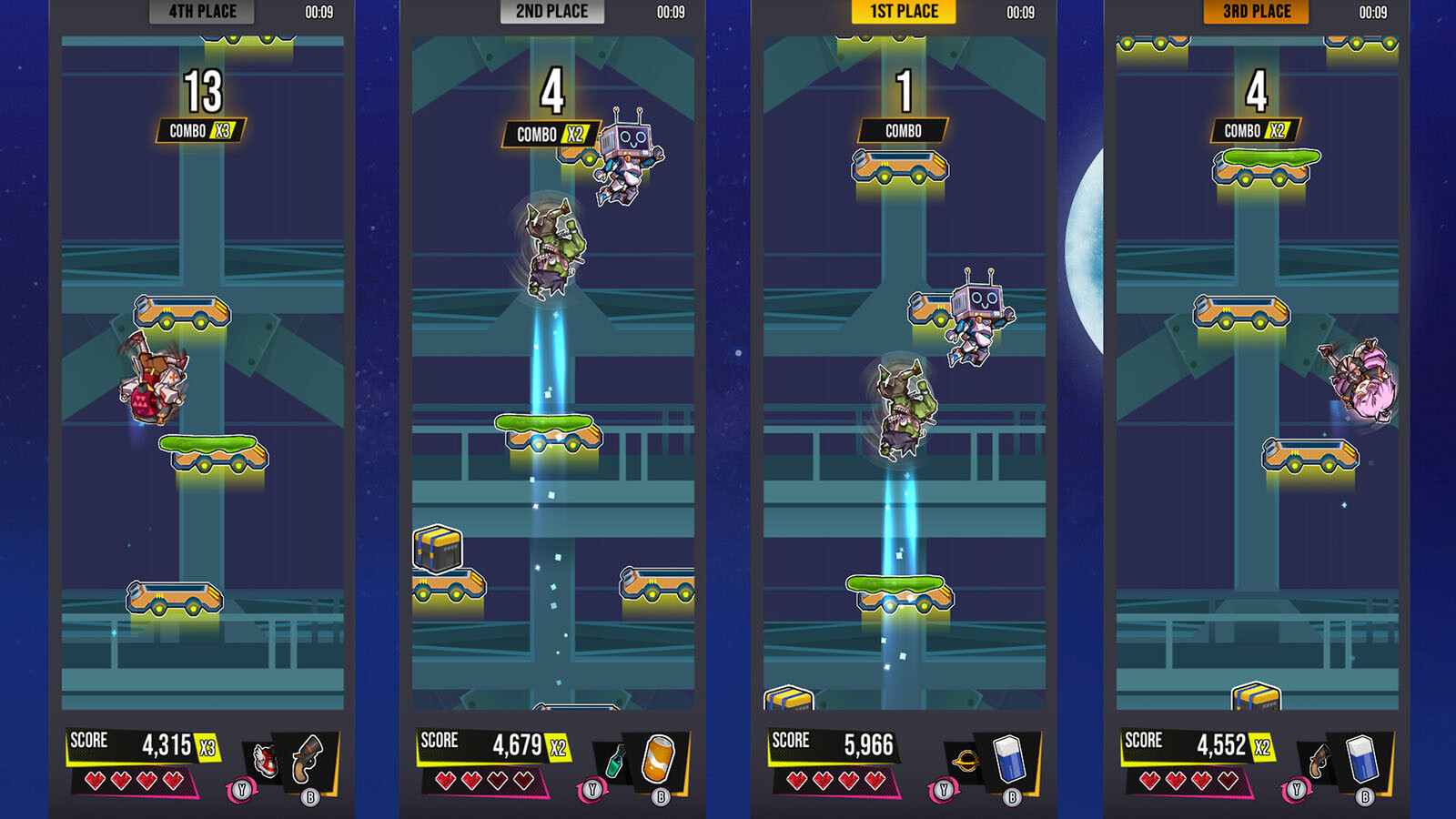
Task: Use the orange soda can item
Action: [x=658, y=758]
